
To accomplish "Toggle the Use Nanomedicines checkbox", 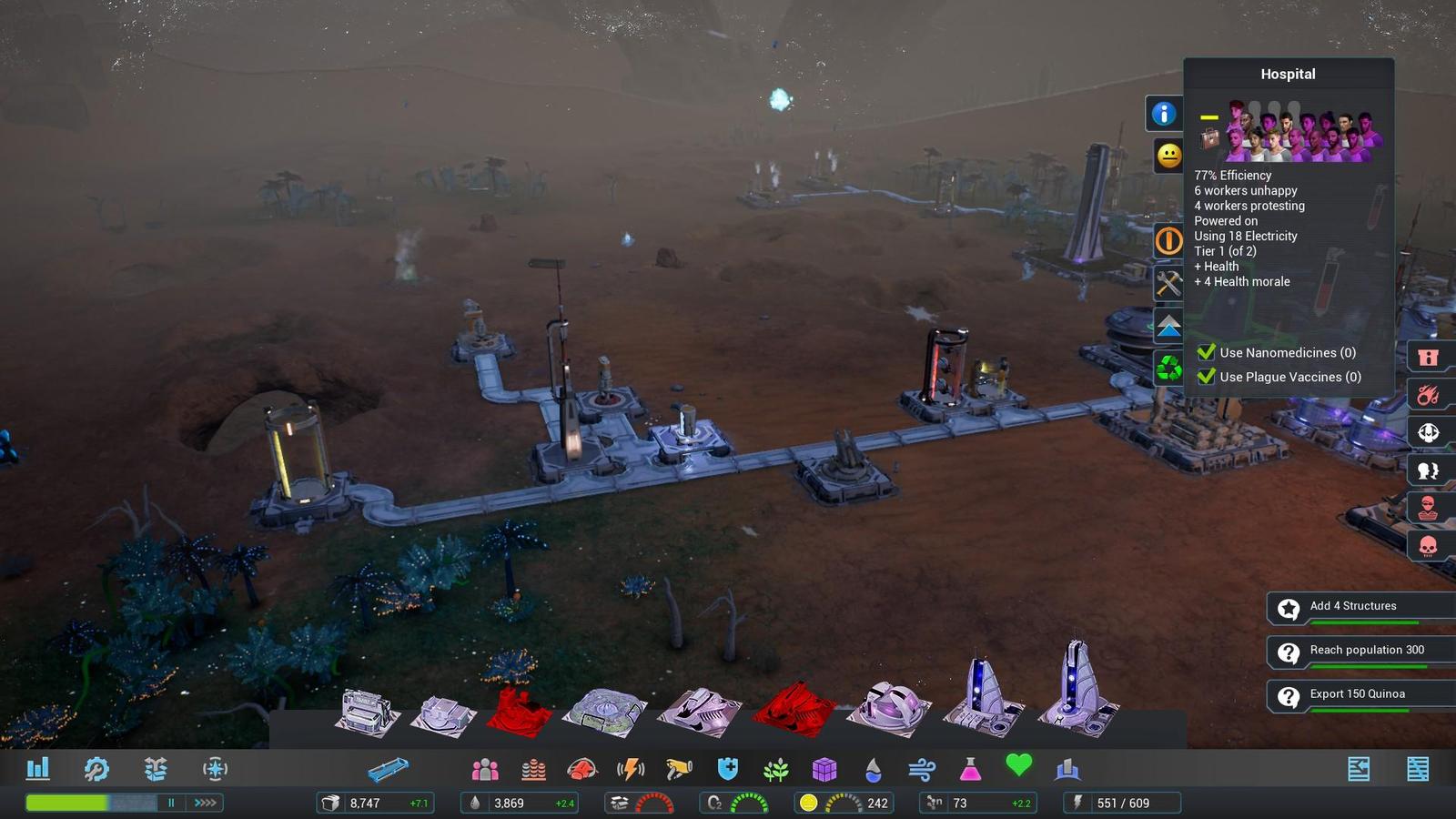I will pos(1207,352).
